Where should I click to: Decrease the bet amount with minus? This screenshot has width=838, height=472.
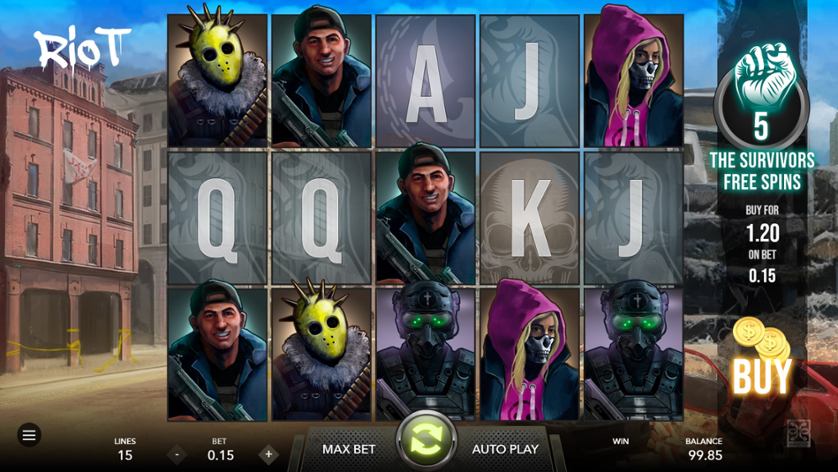point(177,455)
